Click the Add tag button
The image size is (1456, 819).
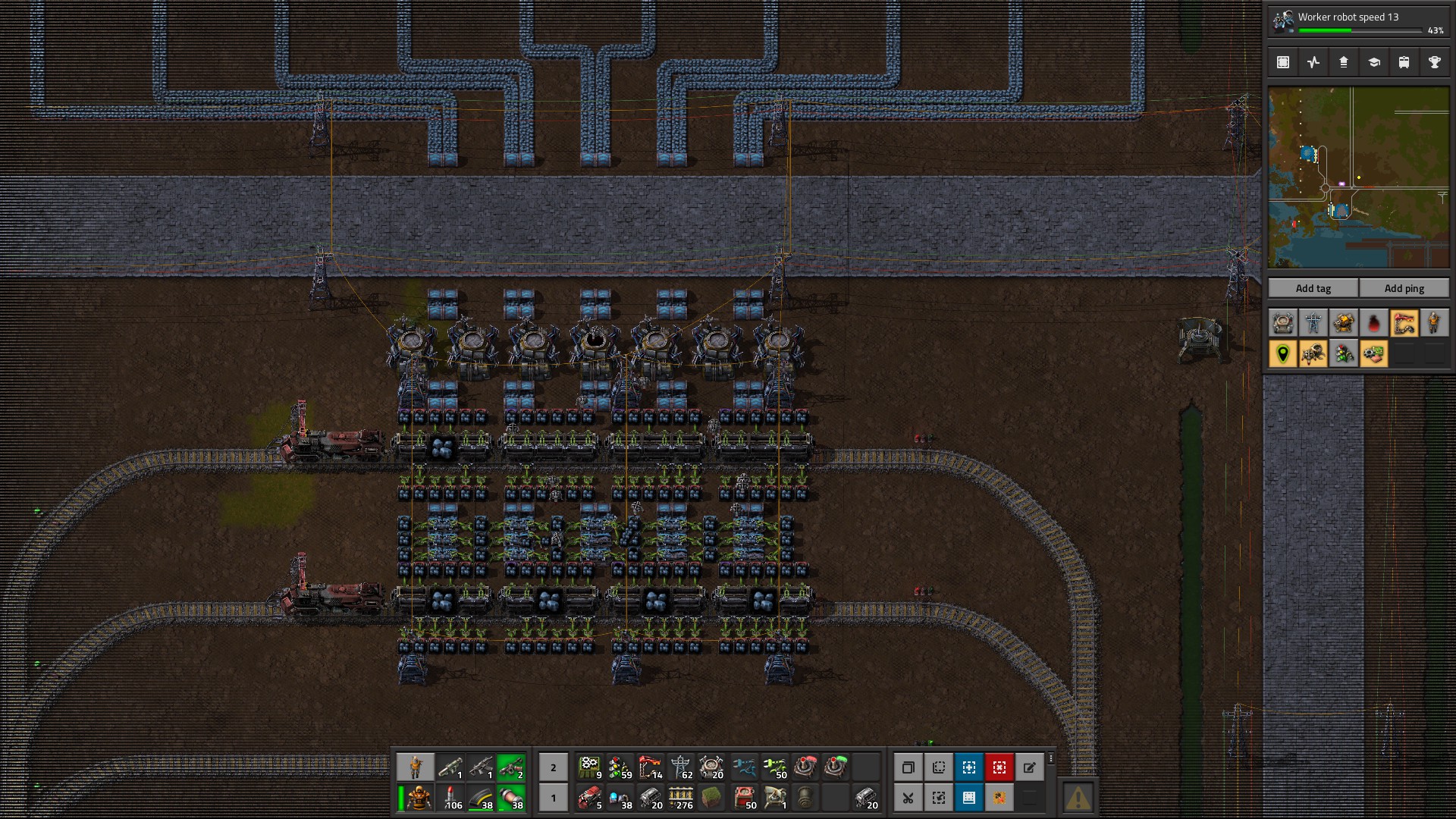1313,288
